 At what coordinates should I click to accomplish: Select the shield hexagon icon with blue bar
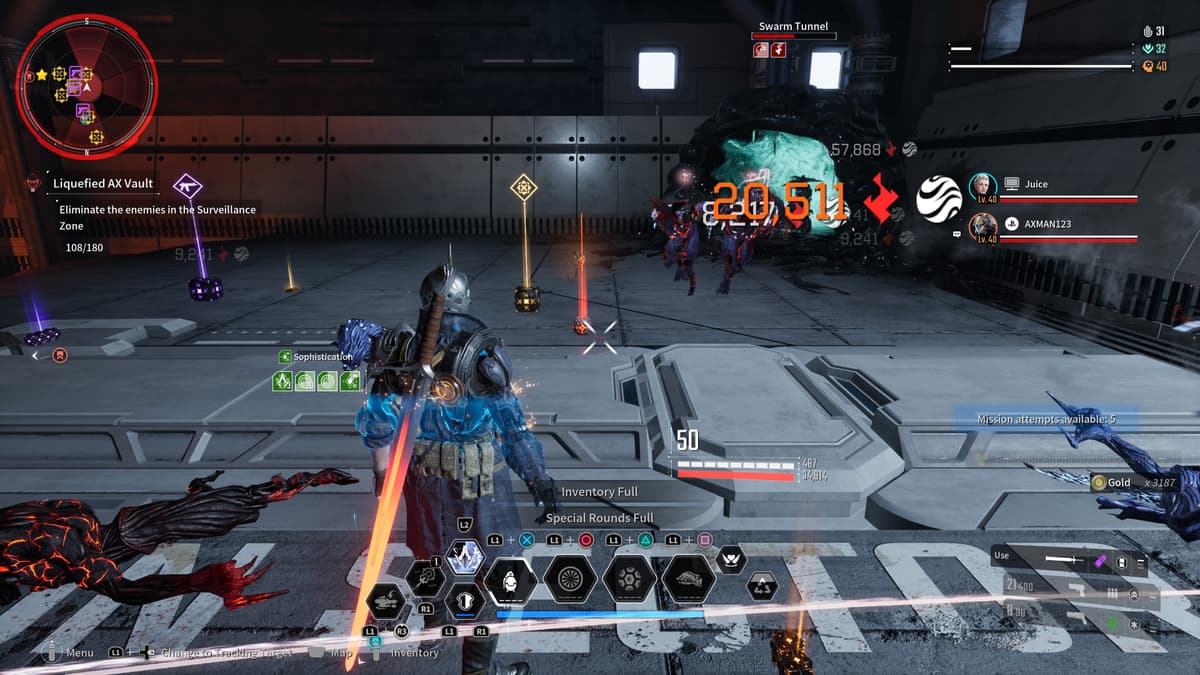tap(464, 601)
